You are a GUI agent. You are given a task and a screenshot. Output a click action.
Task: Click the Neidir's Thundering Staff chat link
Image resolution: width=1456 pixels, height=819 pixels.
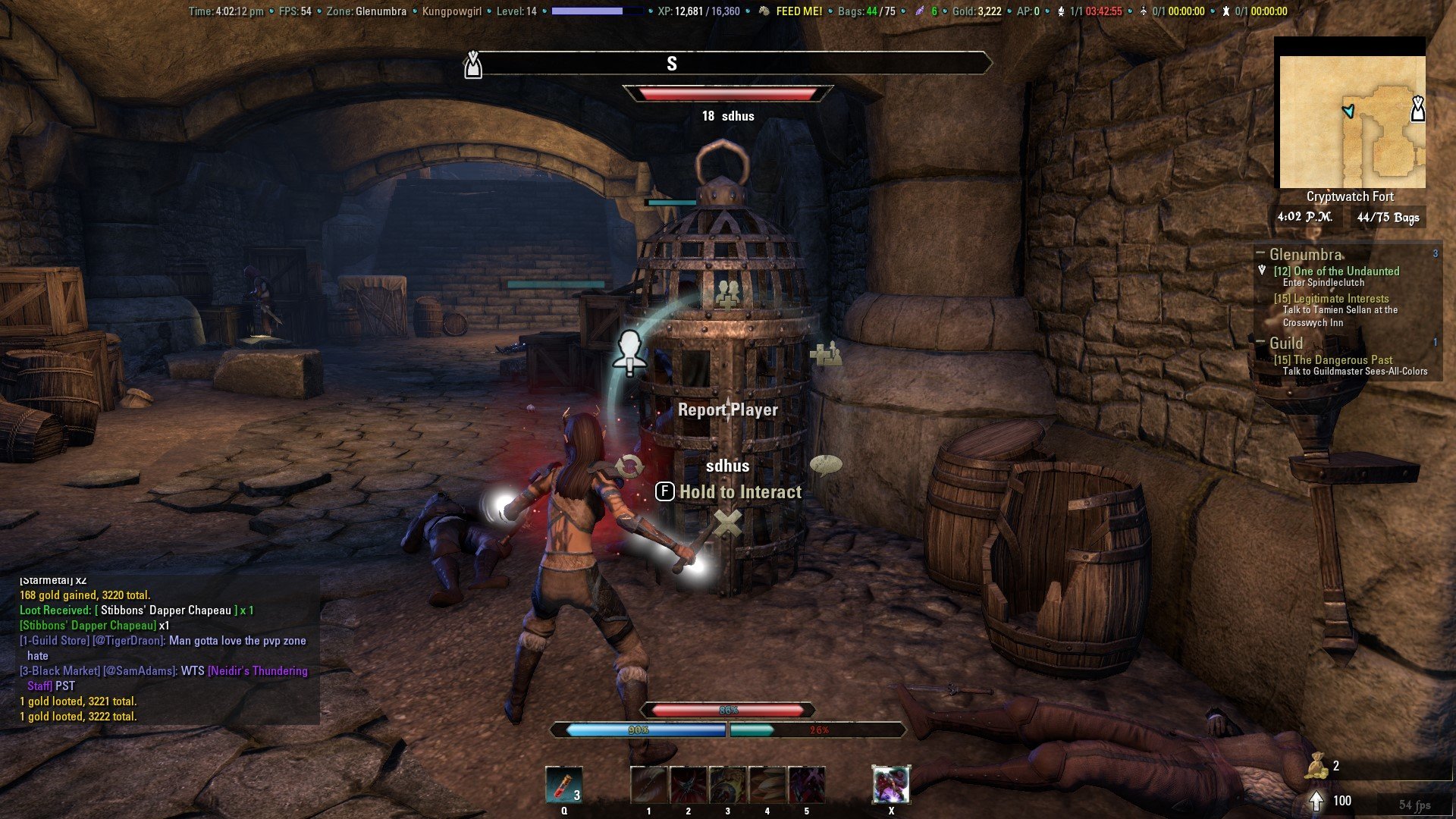[x=257, y=671]
